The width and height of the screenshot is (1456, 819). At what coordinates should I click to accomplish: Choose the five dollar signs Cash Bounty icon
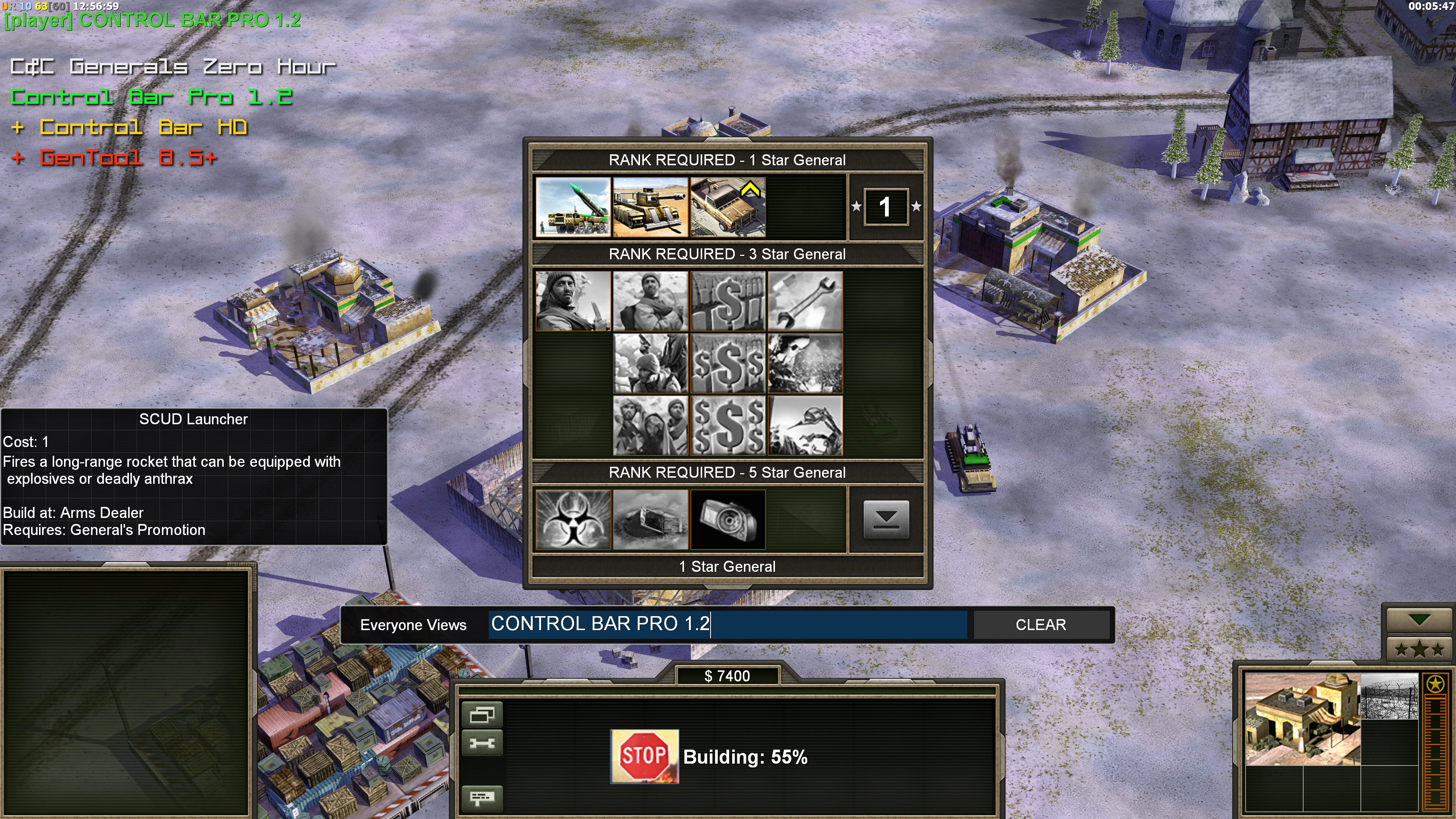[728, 425]
